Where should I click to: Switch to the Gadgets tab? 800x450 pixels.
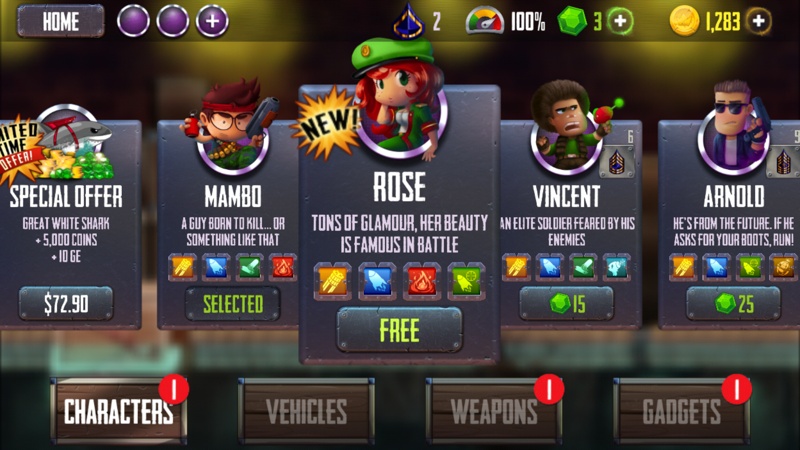[x=682, y=411]
